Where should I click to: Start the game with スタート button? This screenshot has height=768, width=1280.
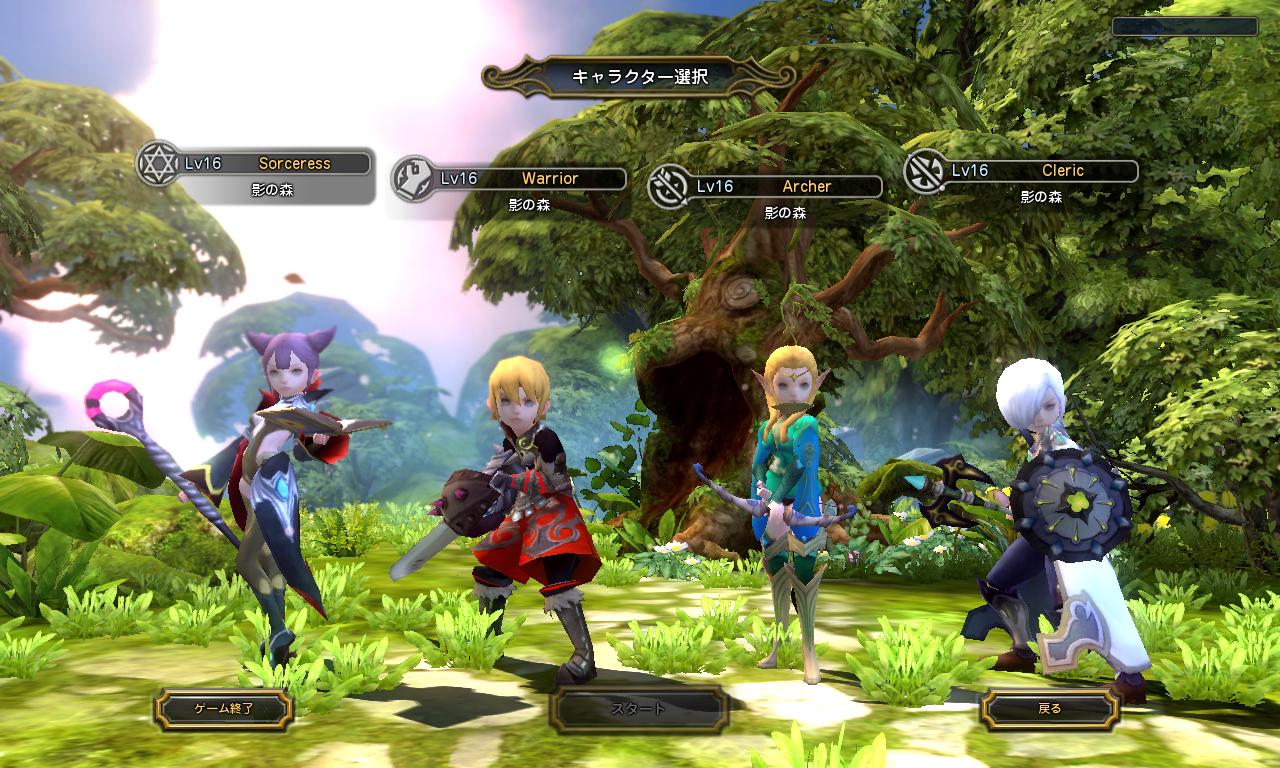click(638, 709)
